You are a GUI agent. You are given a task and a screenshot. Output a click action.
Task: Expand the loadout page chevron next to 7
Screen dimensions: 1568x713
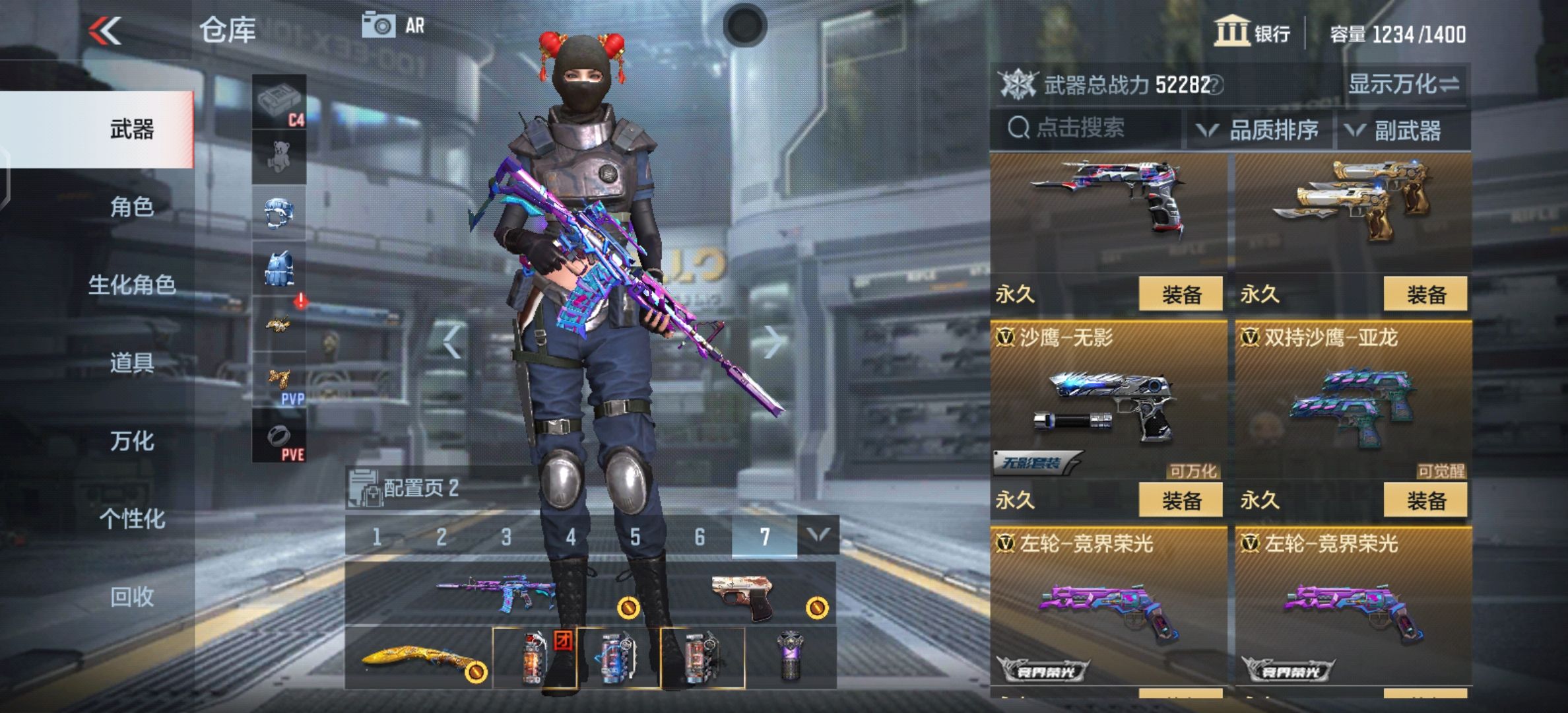click(x=818, y=535)
